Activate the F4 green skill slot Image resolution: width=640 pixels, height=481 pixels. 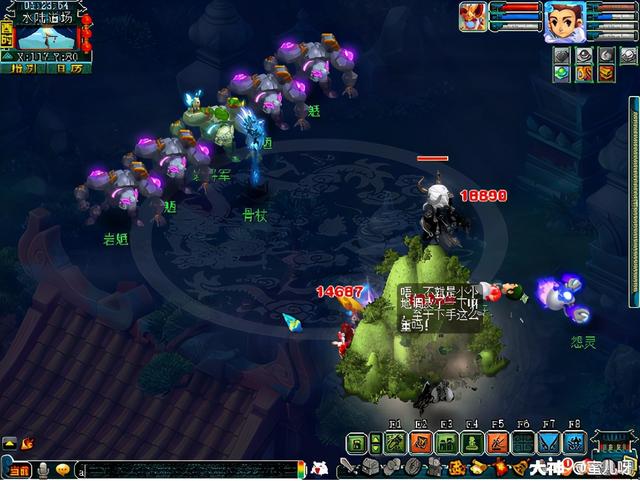(472, 443)
